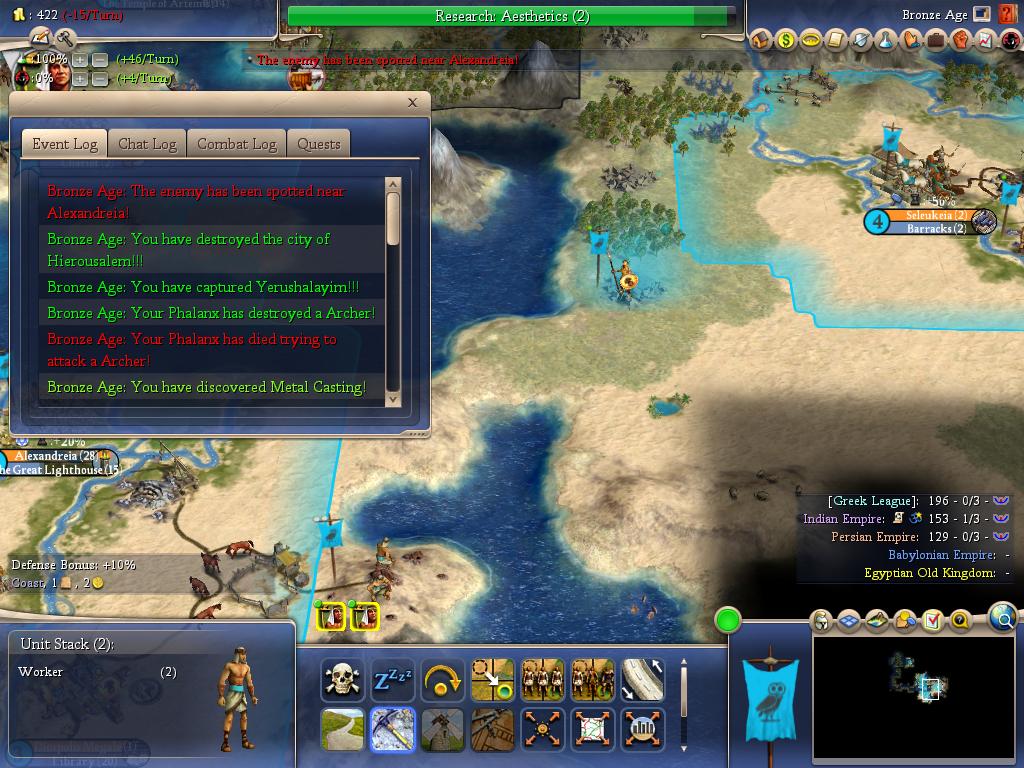Close the event log window

pyautogui.click(x=412, y=102)
